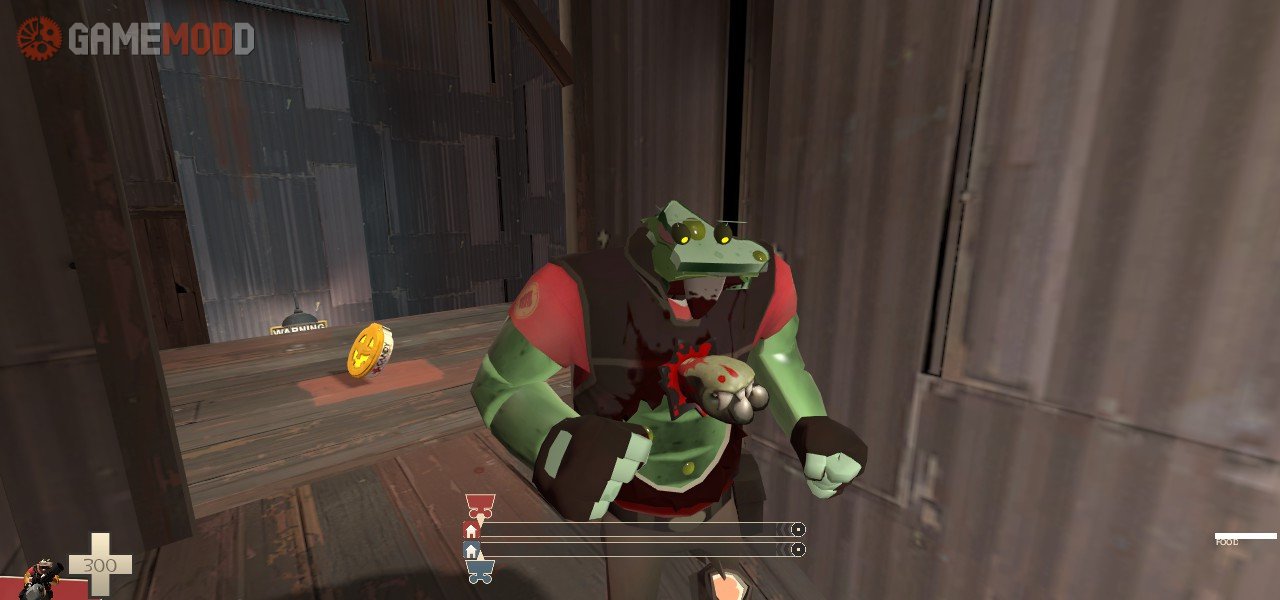Viewport: 1280px width, 600px height.
Task: Click the Heavy class portrait
Action: [42, 578]
